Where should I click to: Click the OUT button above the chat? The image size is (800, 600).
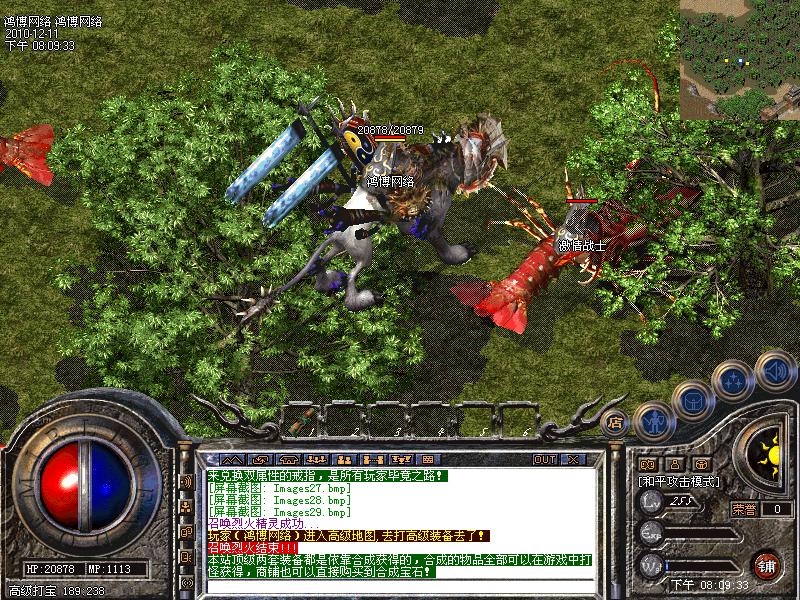(x=545, y=459)
